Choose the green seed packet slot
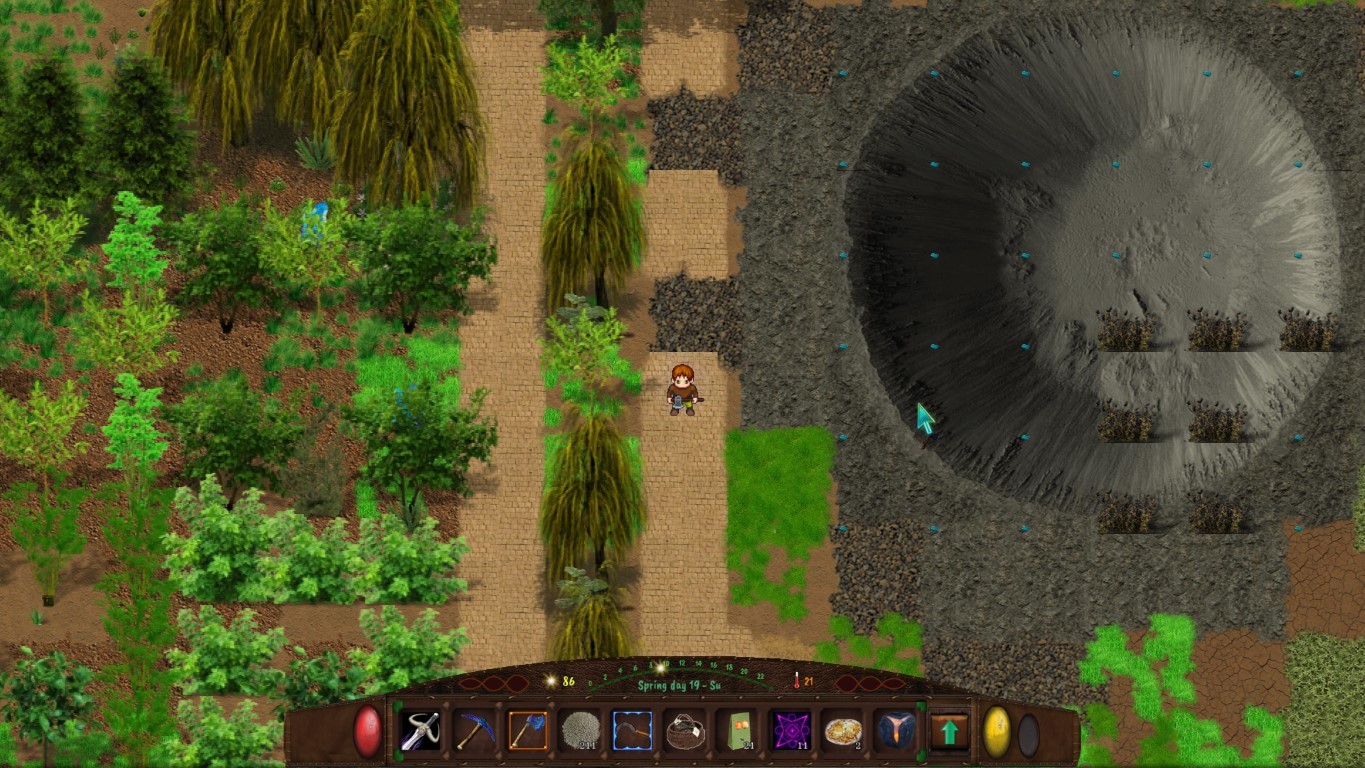Viewport: 1365px width, 768px height. click(x=738, y=731)
